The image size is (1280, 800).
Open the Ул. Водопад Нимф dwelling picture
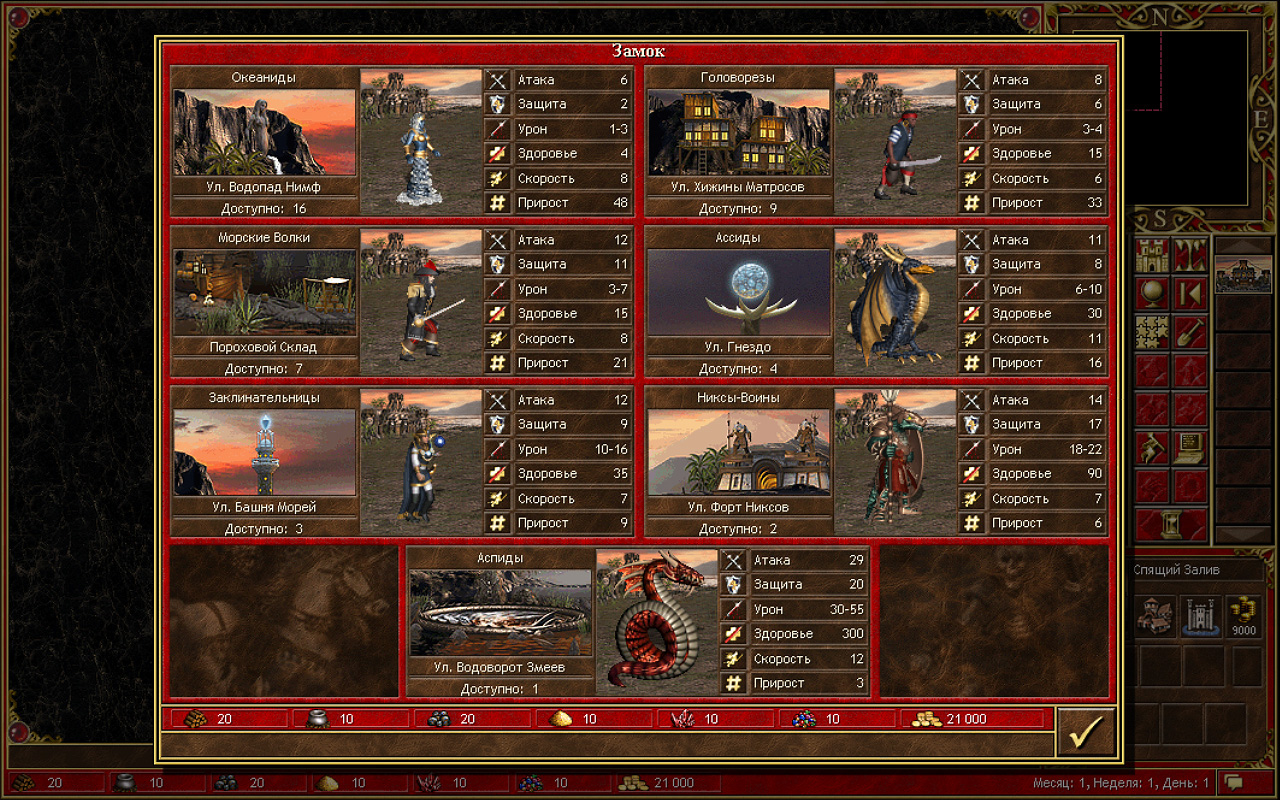264,132
